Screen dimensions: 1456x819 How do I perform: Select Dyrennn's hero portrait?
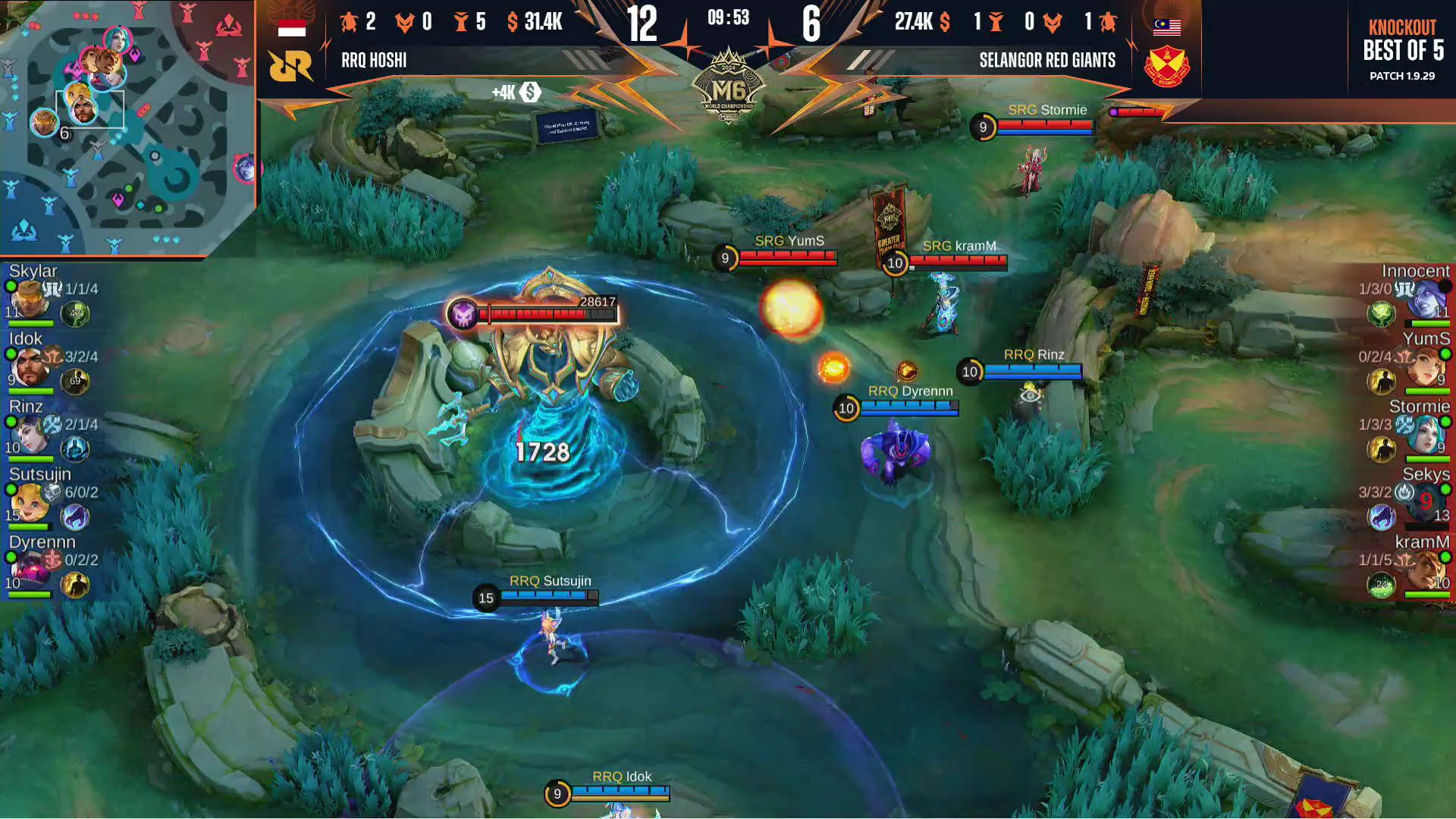[30, 570]
